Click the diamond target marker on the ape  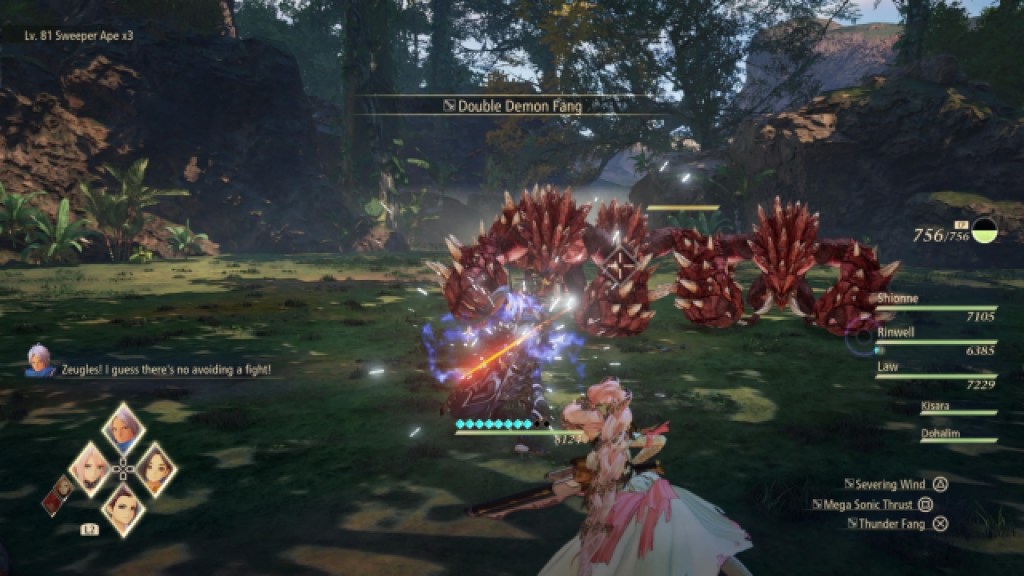click(619, 265)
